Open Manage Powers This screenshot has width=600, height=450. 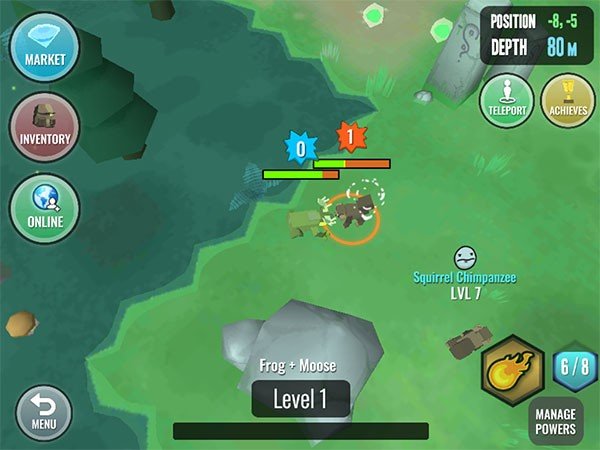555,421
